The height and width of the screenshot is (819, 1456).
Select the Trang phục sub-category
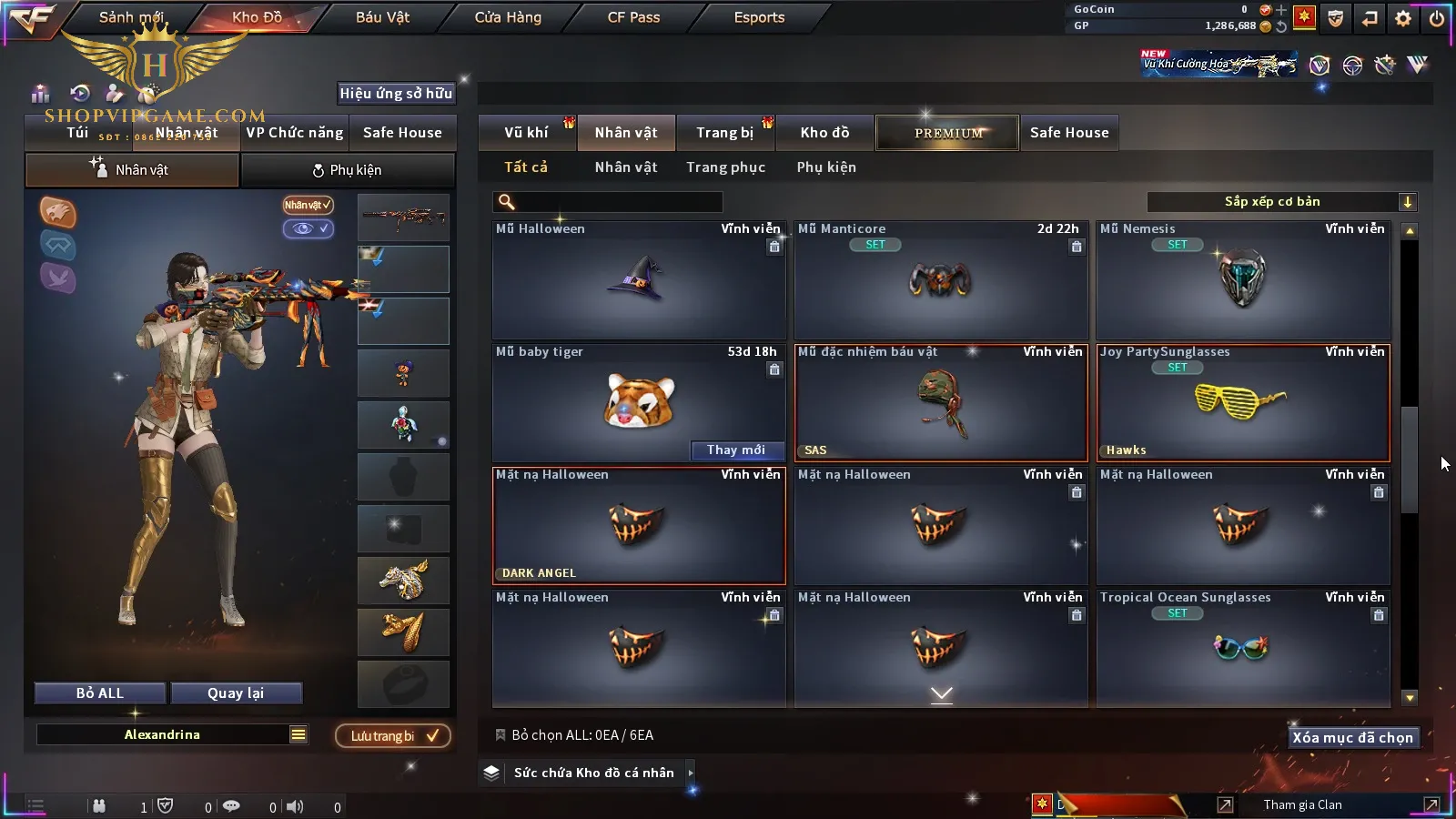(x=725, y=167)
